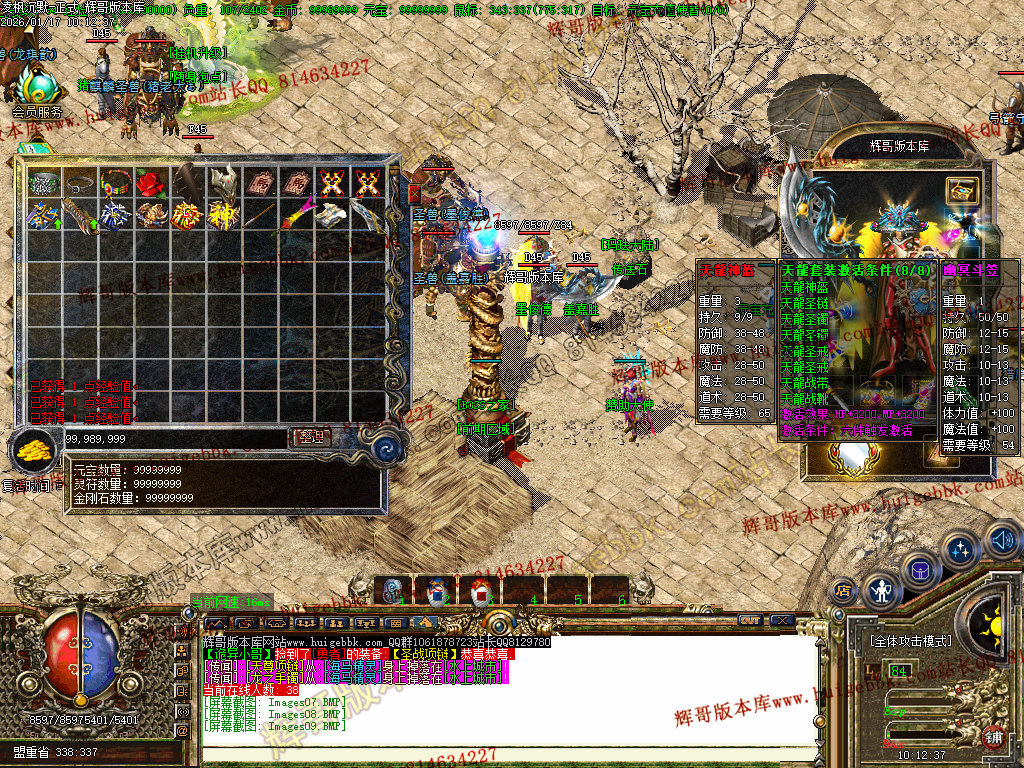Select the red rose item in the bag
Viewport: 1024px width, 768px height.
point(151,183)
